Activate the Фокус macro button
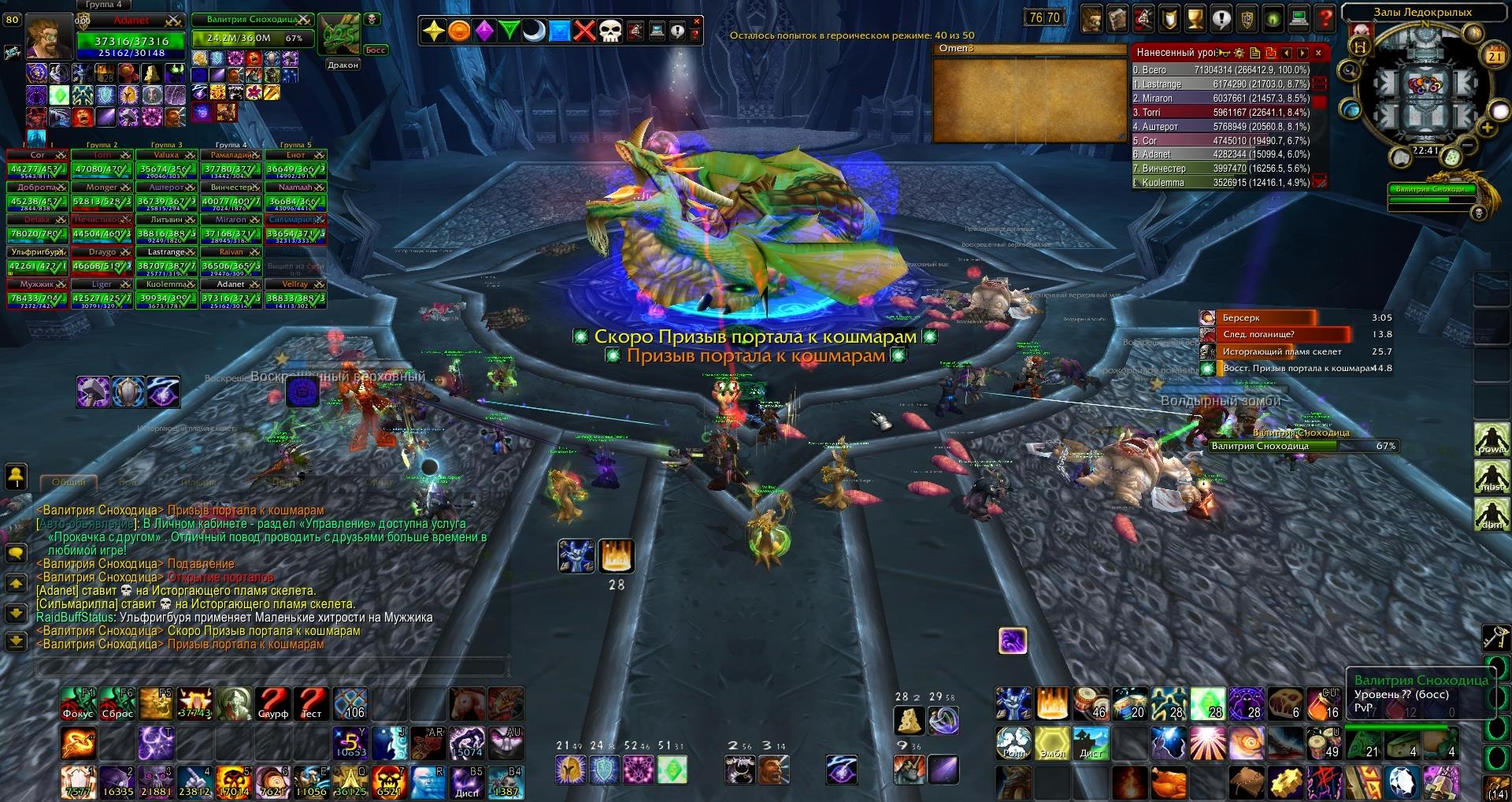The width and height of the screenshot is (1512, 802). (78, 704)
